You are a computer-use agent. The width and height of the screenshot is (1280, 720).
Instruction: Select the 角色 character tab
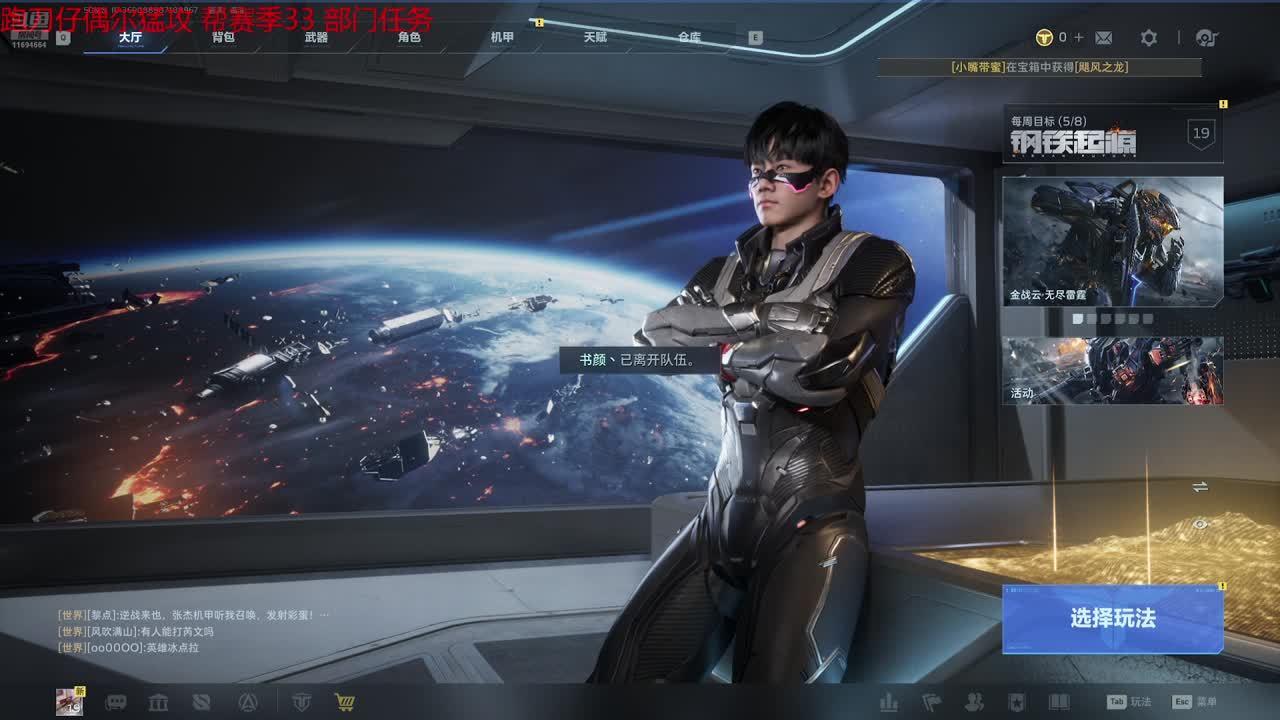pos(409,37)
